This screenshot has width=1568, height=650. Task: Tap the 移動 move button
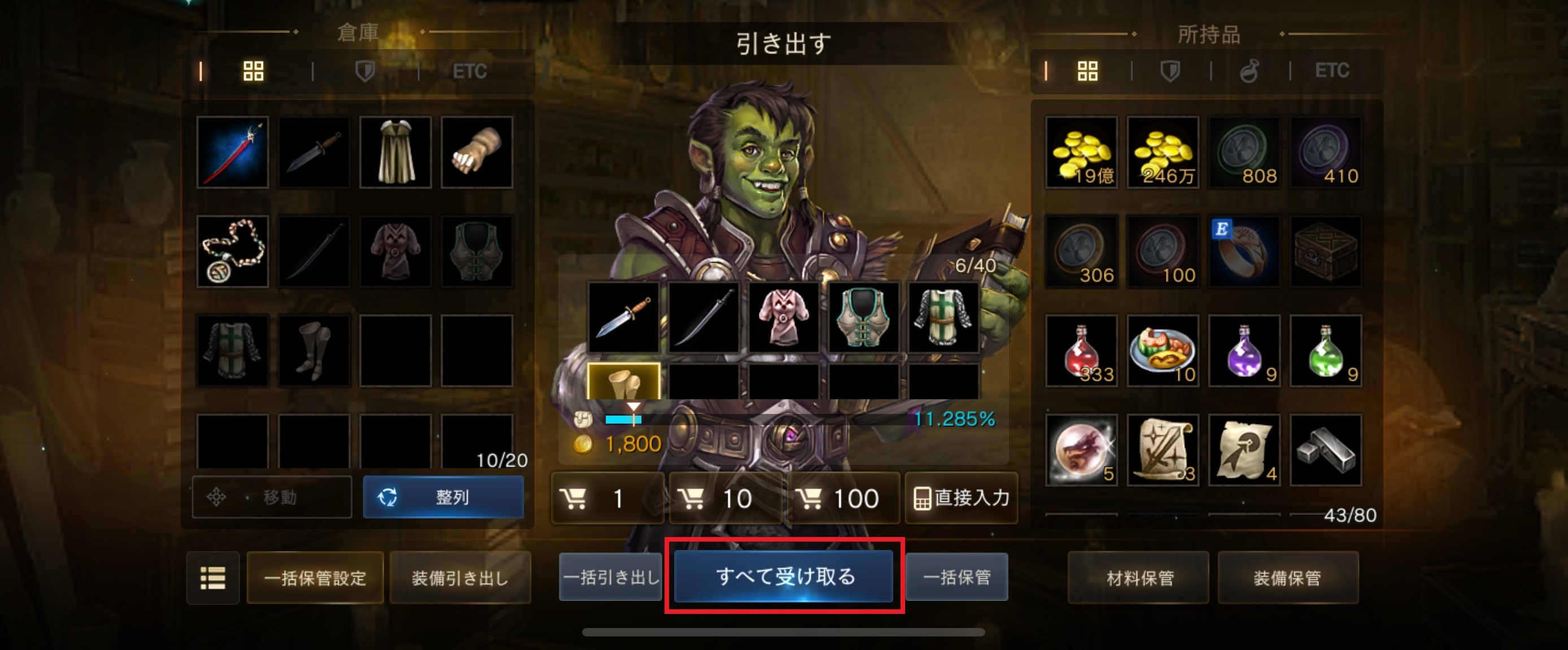pyautogui.click(x=272, y=497)
